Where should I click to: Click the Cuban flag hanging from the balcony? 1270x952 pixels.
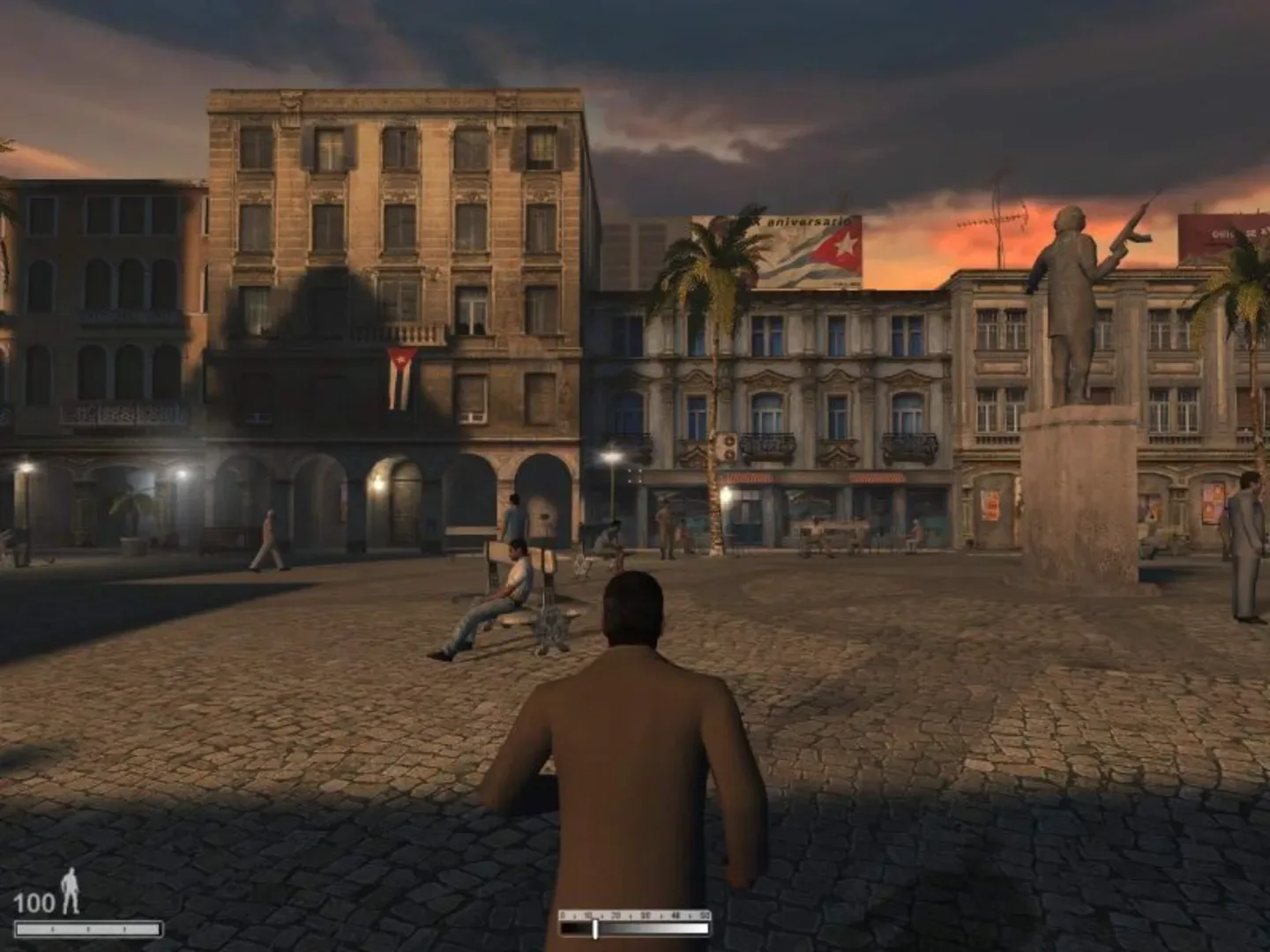tap(401, 379)
